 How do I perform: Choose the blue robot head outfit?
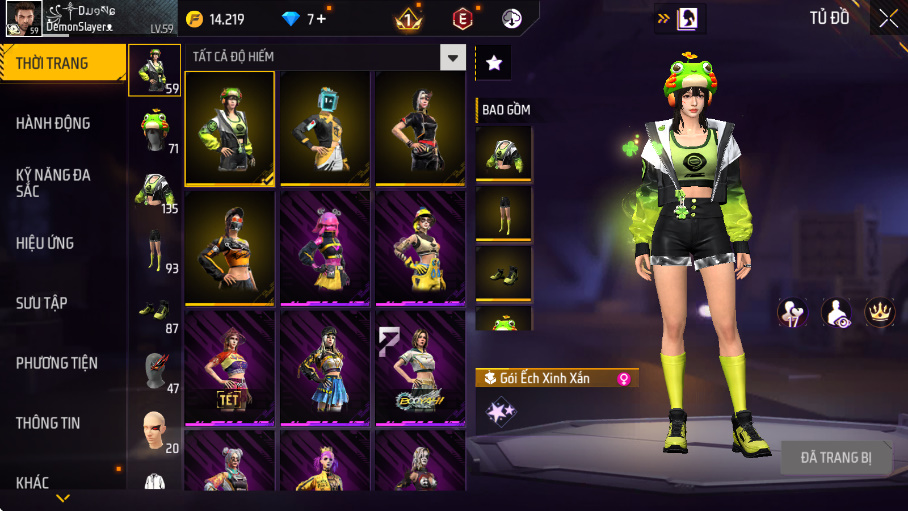click(x=325, y=128)
